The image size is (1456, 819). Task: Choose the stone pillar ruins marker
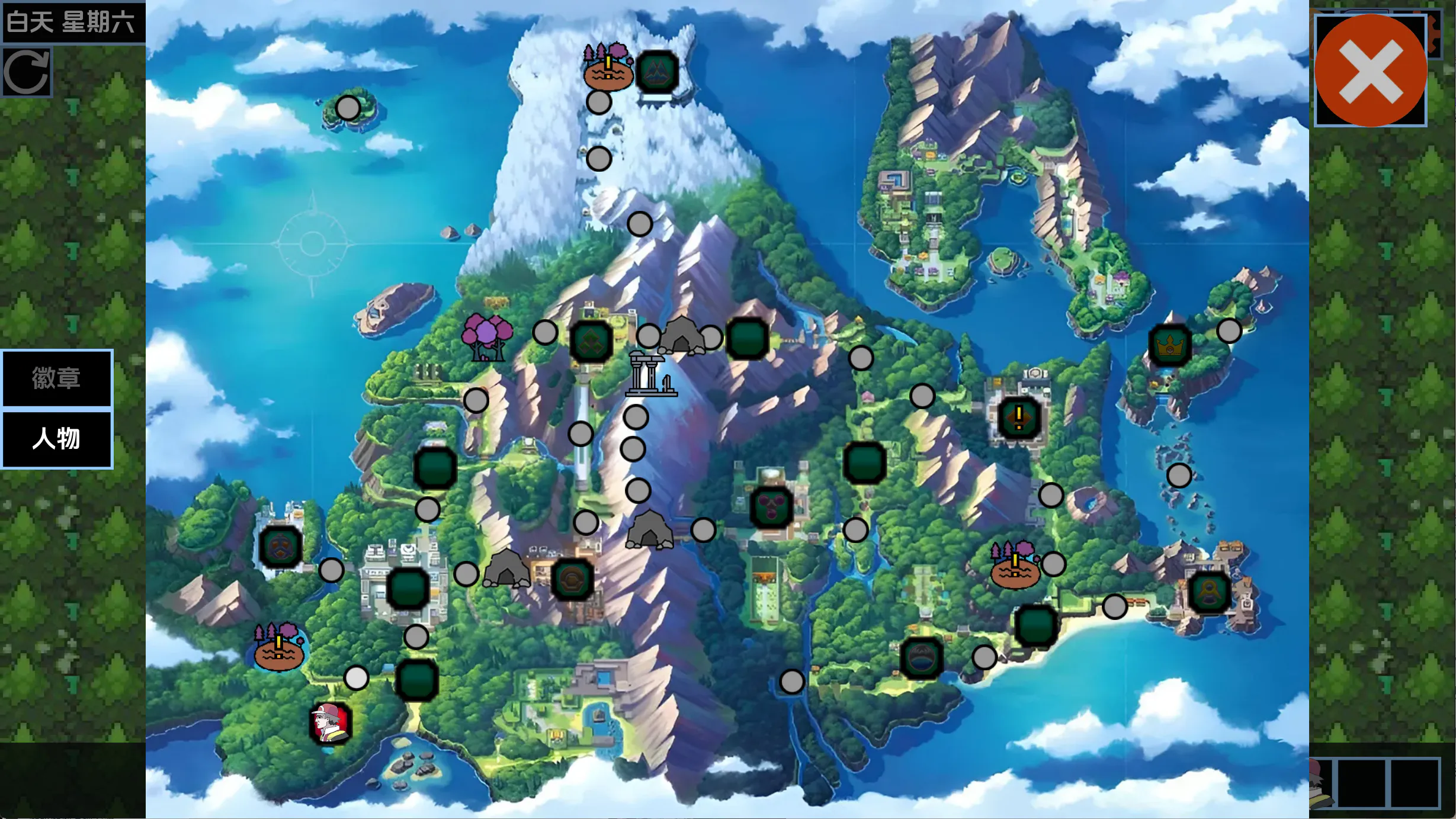tap(651, 373)
